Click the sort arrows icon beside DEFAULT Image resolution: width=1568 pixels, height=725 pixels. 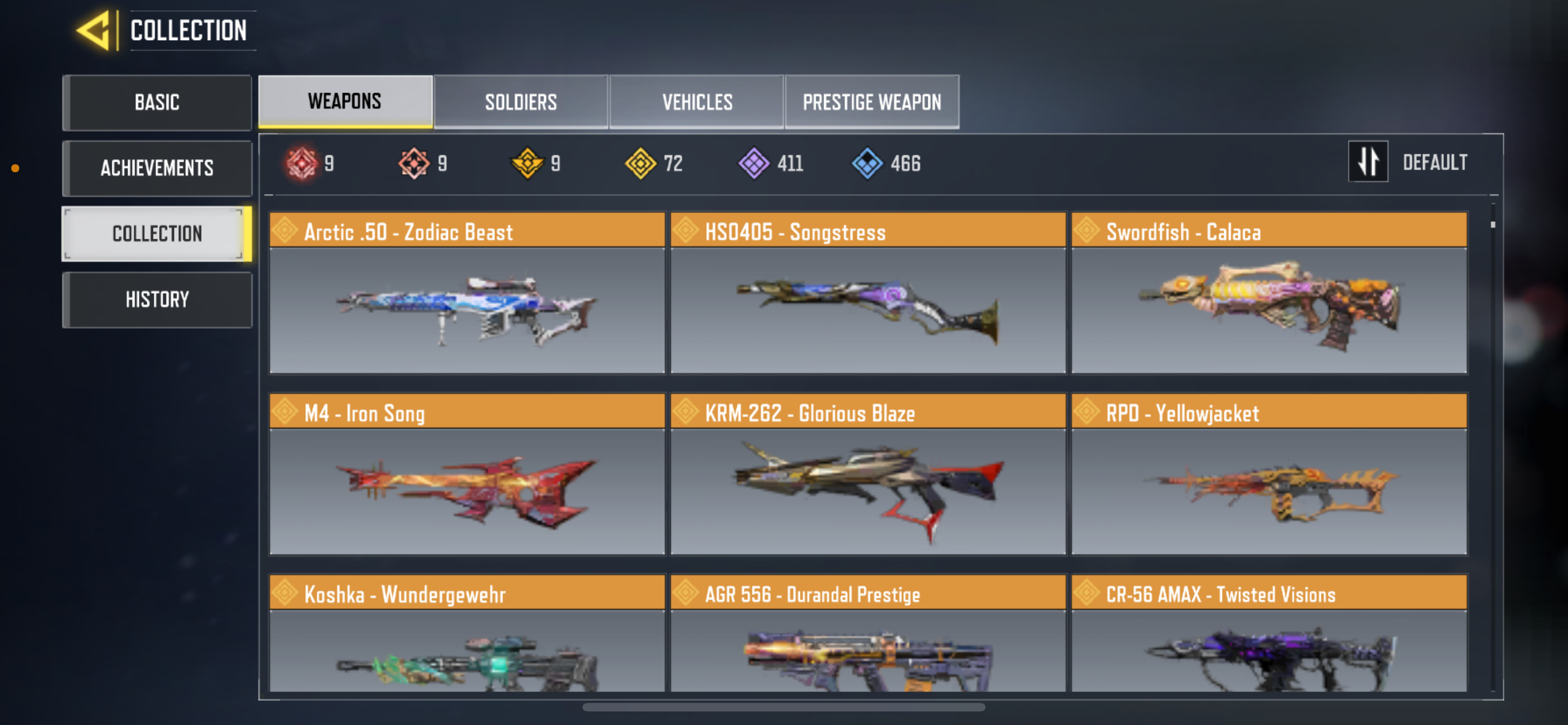point(1368,161)
